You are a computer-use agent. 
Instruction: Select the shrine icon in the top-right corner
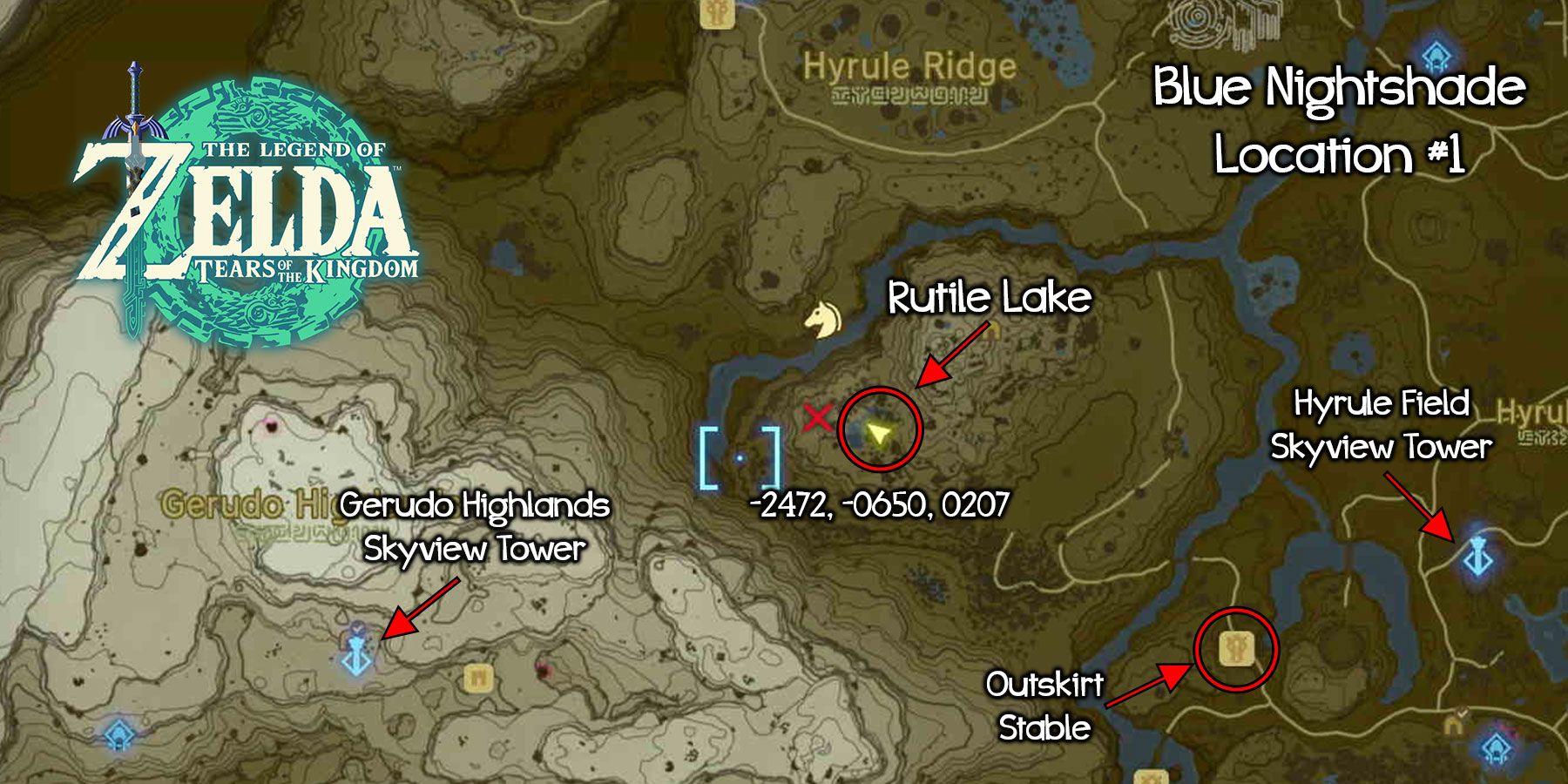[x=1436, y=54]
